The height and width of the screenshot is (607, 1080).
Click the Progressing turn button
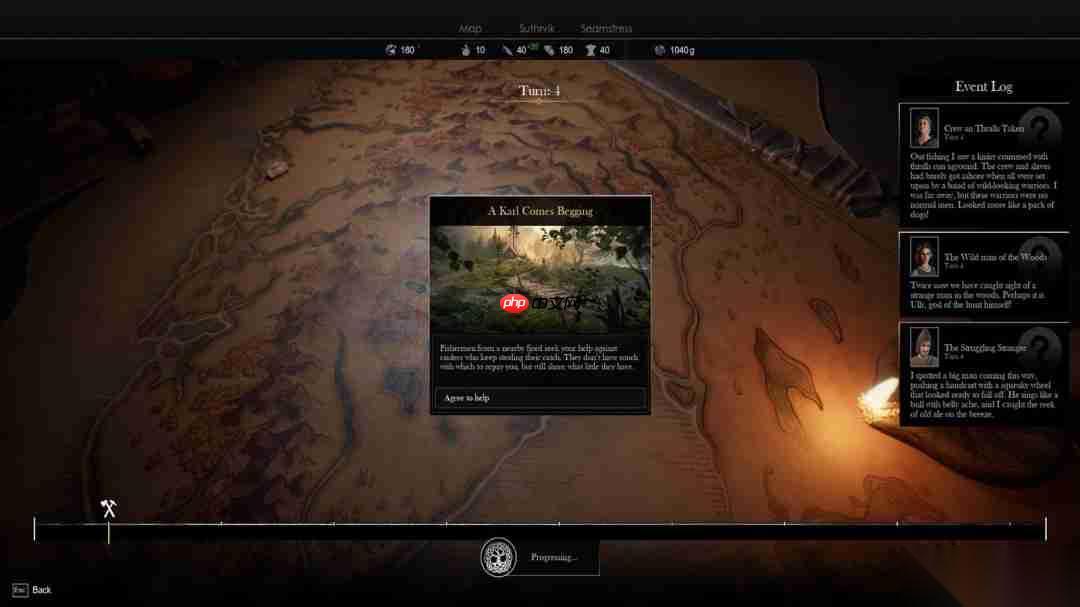540,557
